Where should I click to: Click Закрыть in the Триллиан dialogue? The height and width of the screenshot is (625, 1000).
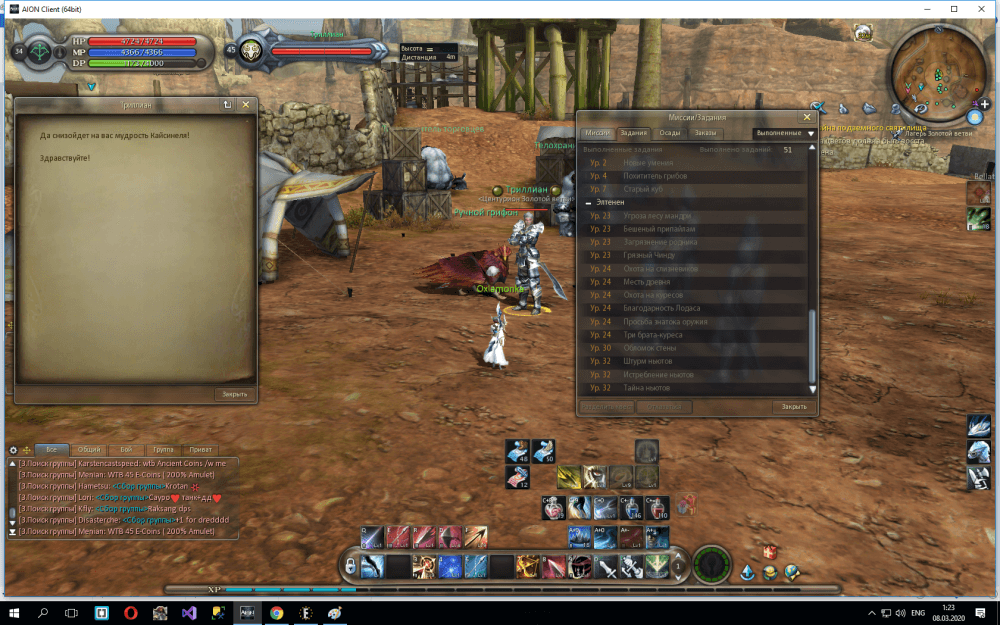click(234, 394)
